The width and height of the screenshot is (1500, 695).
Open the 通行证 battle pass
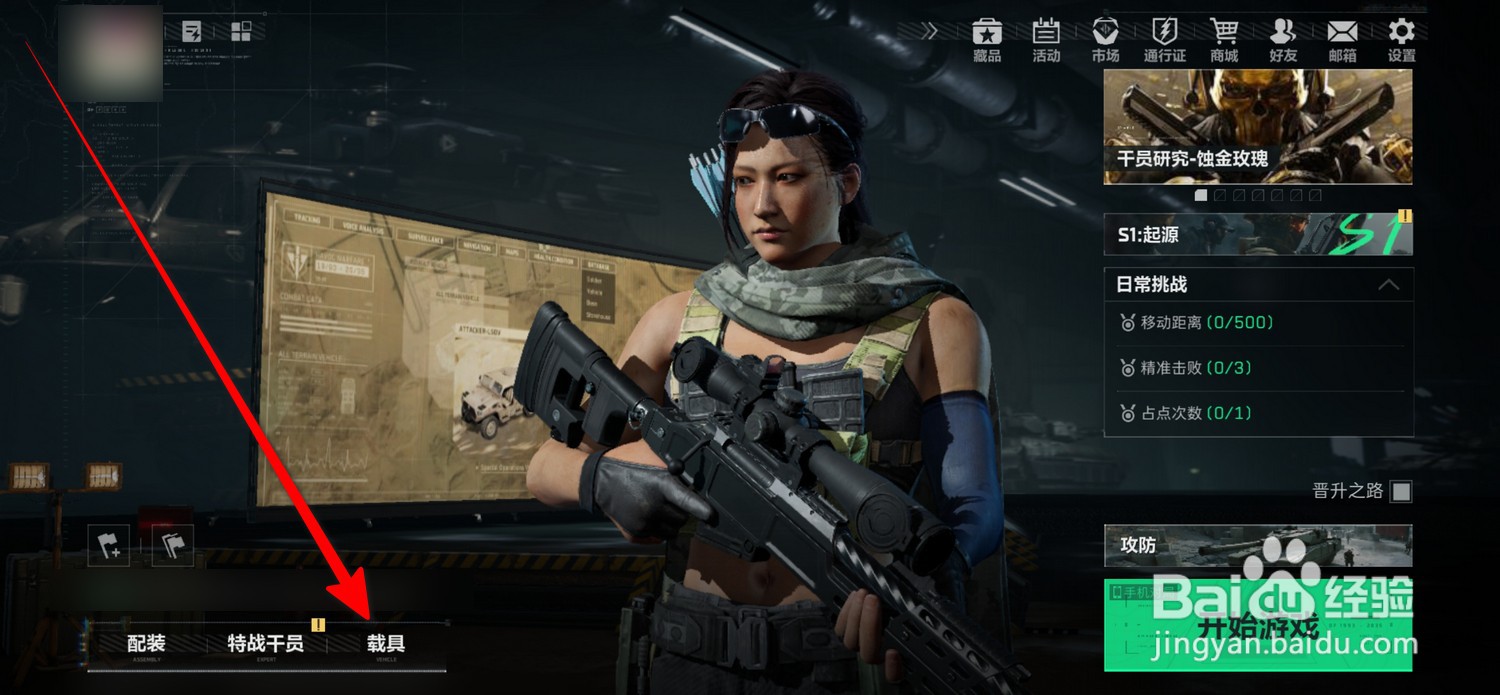tap(1164, 40)
